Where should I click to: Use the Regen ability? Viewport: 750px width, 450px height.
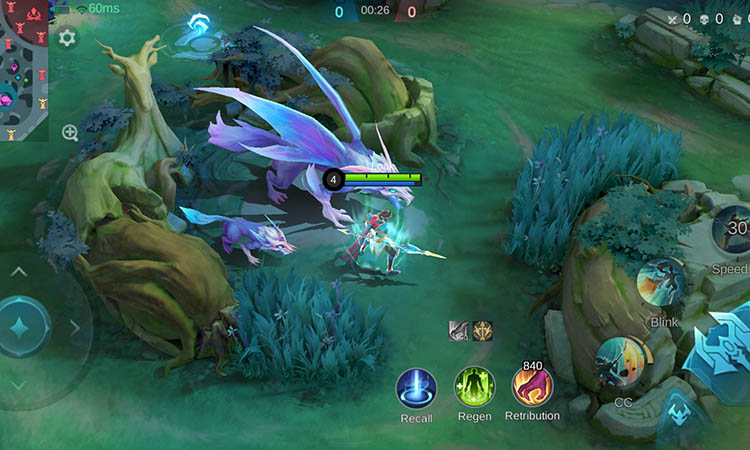point(474,387)
